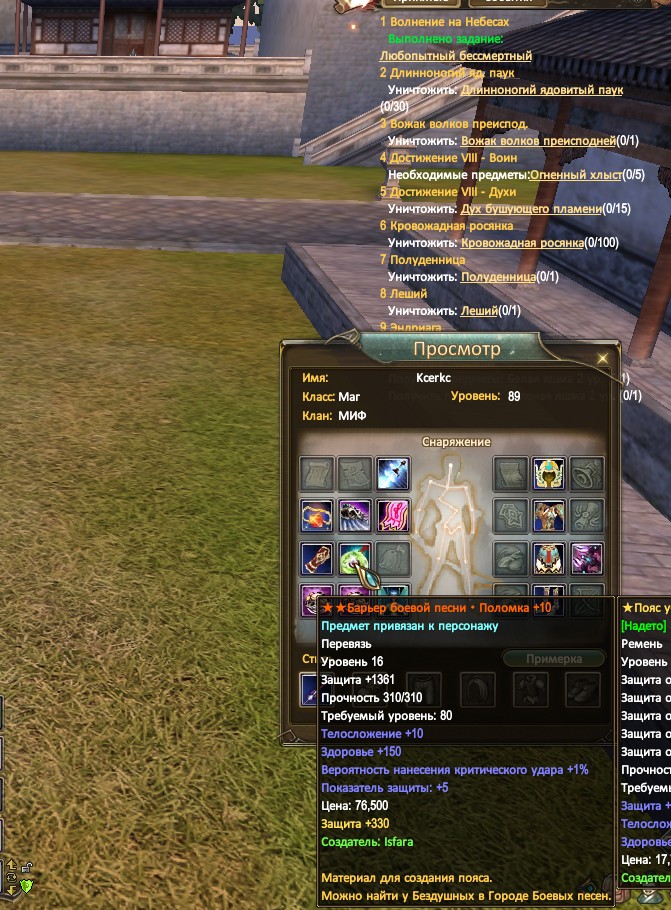The height and width of the screenshot is (910, 671).
Task: Inspect the teal and red leggings slot
Action: pyautogui.click(x=548, y=559)
